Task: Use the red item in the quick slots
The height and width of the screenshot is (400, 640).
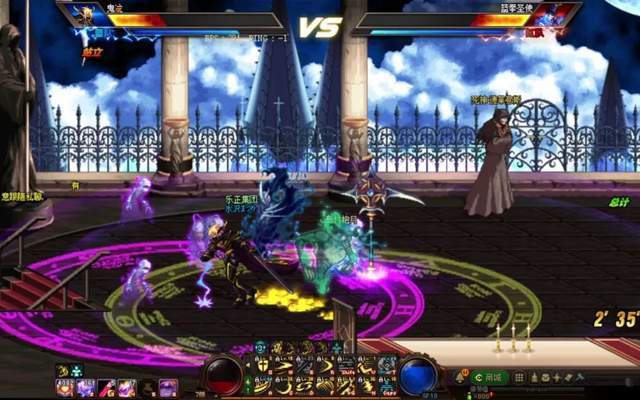Action: pos(106,387)
